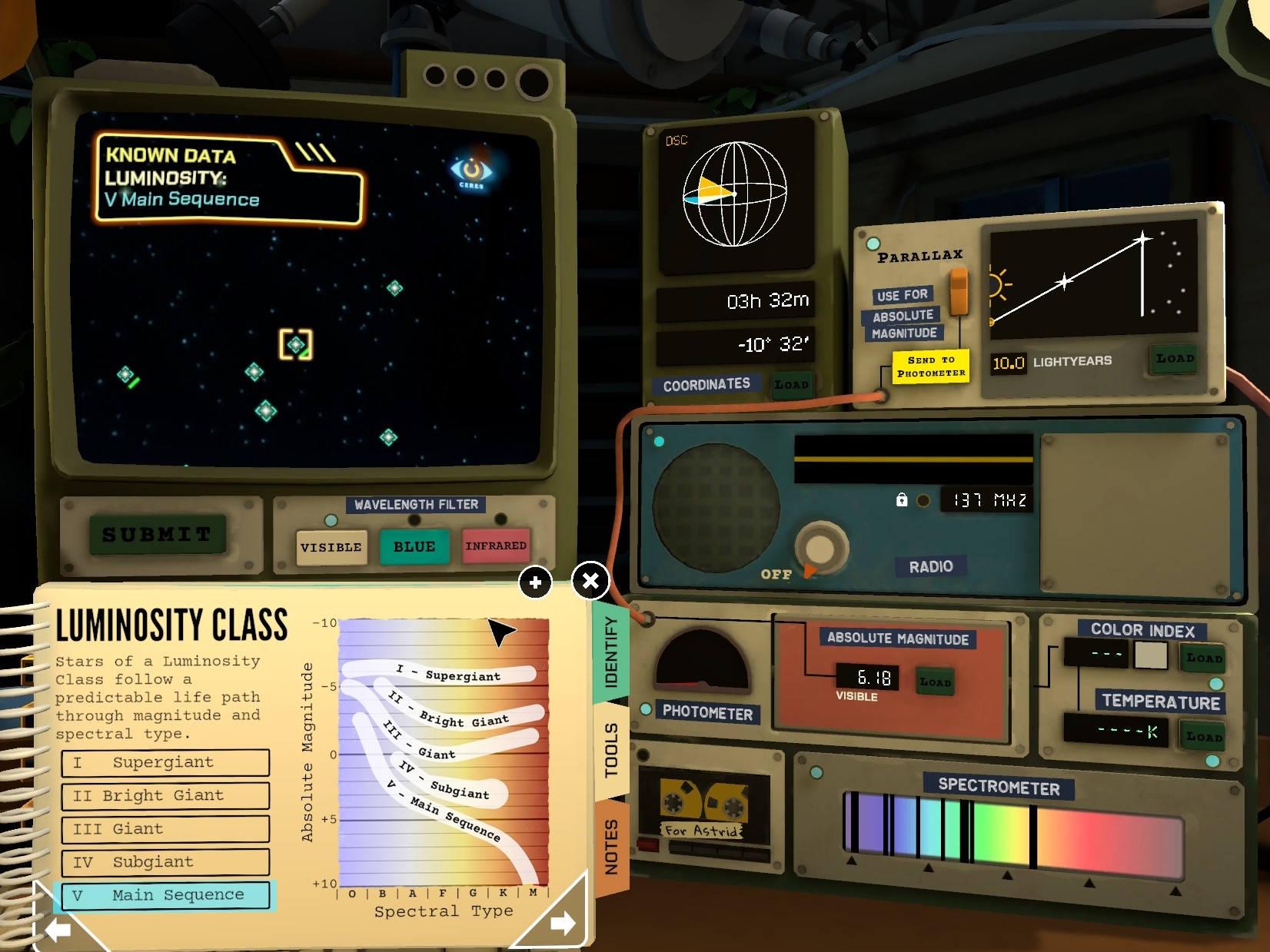Open the NOTES notebook tab
Image resolution: width=1270 pixels, height=952 pixels.
[611, 846]
